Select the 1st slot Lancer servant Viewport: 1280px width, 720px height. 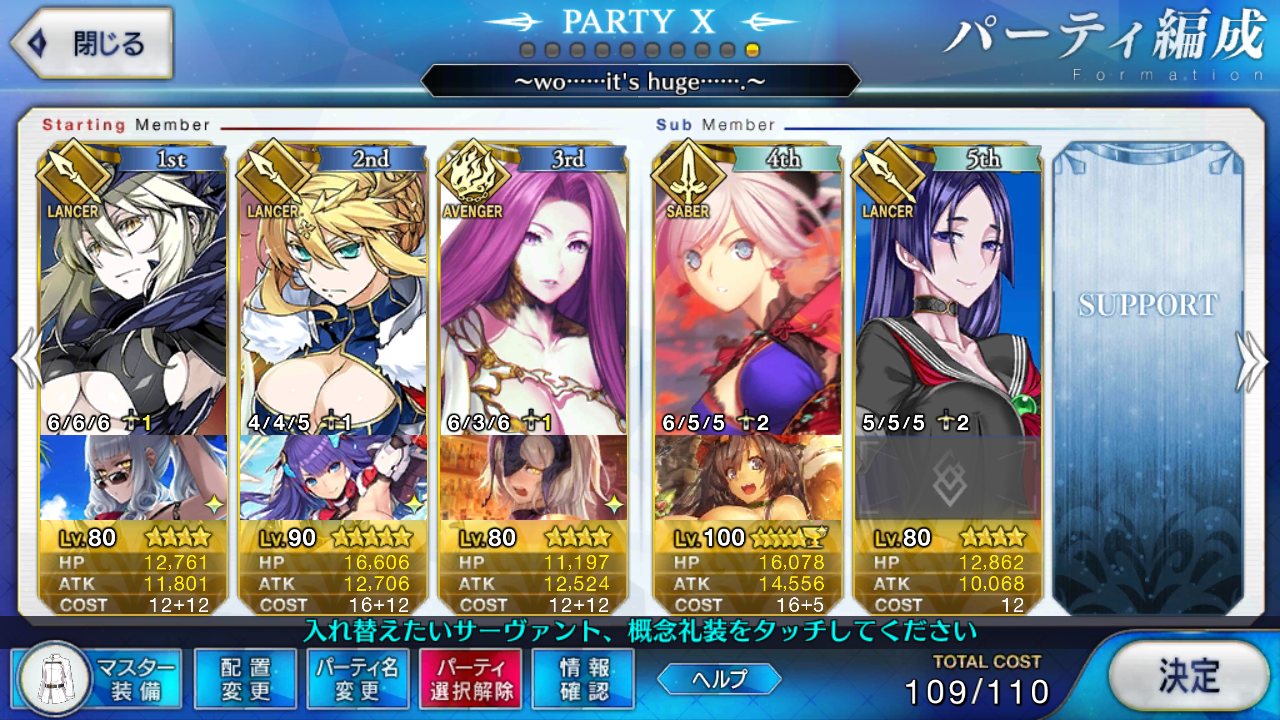coord(133,300)
